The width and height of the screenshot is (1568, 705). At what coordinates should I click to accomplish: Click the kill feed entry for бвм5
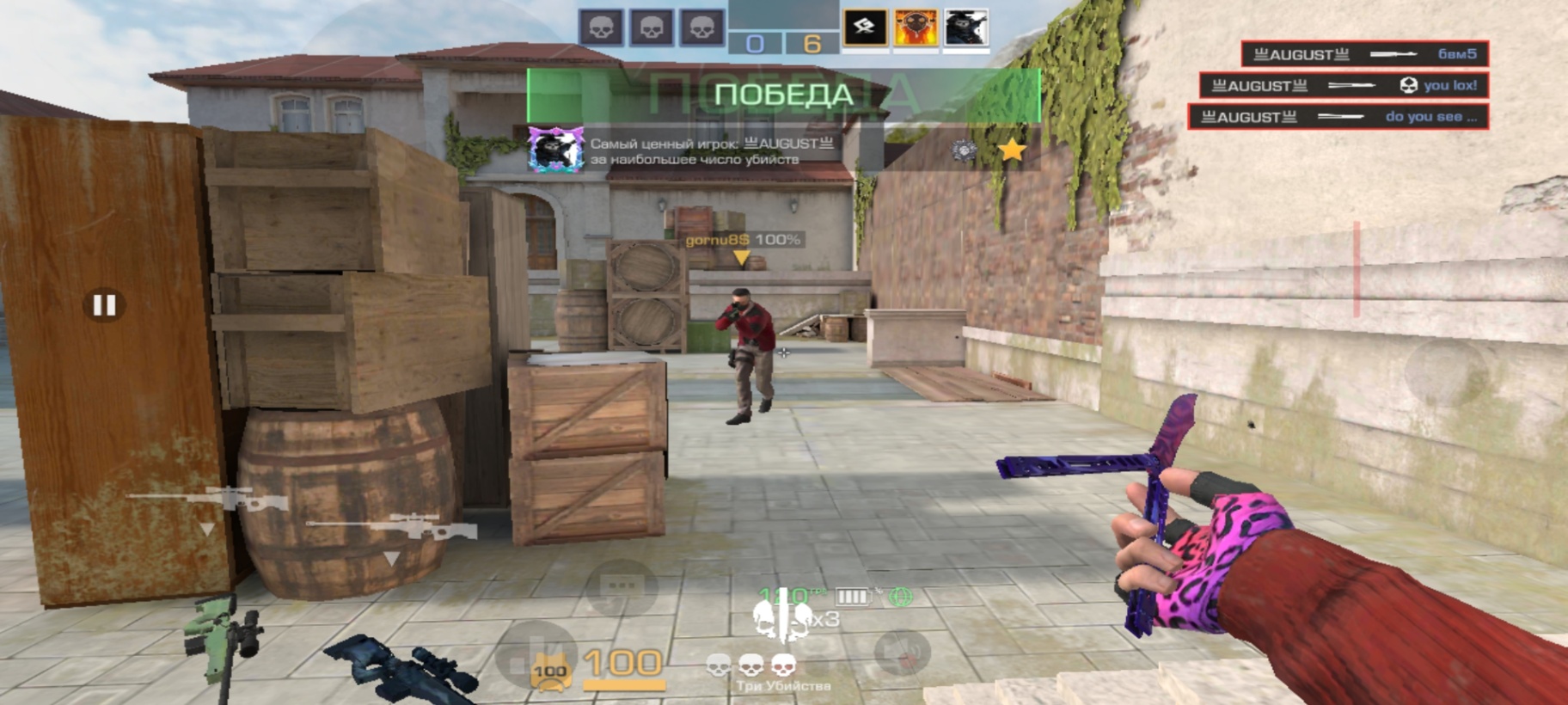[x=1364, y=54]
